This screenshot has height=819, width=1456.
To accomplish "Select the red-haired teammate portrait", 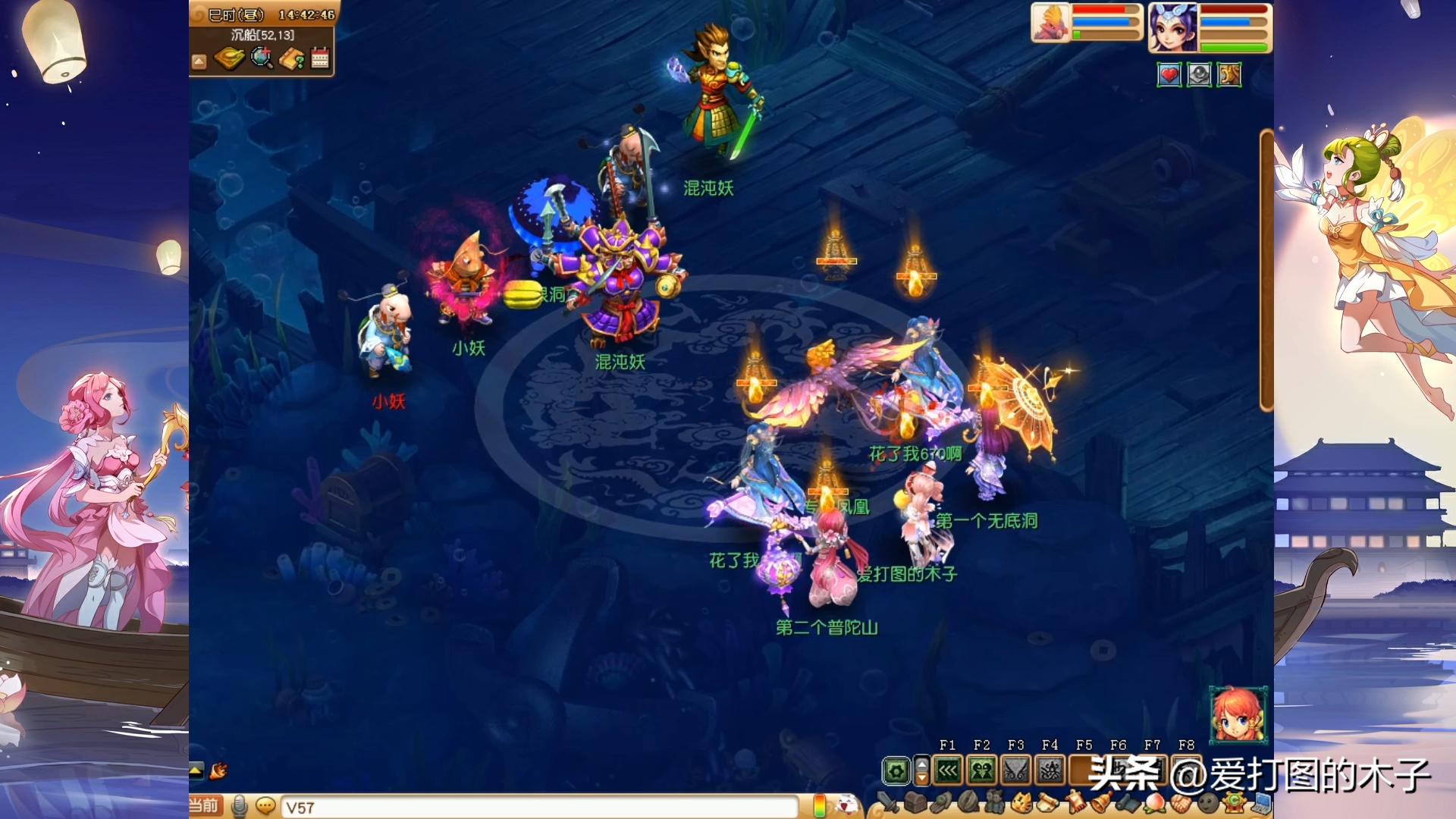I will (x=1238, y=714).
